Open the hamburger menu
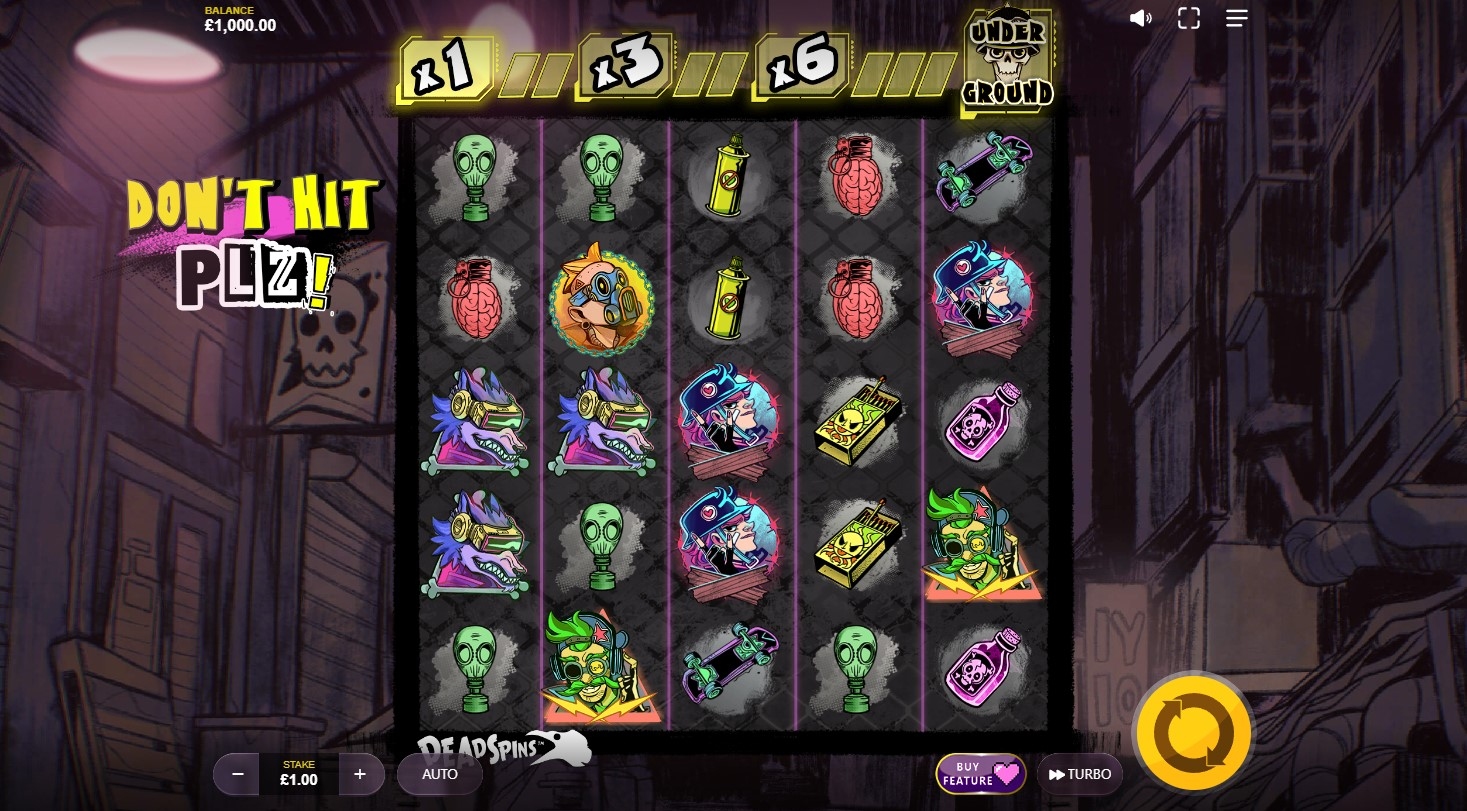This screenshot has width=1467, height=811. [1237, 18]
